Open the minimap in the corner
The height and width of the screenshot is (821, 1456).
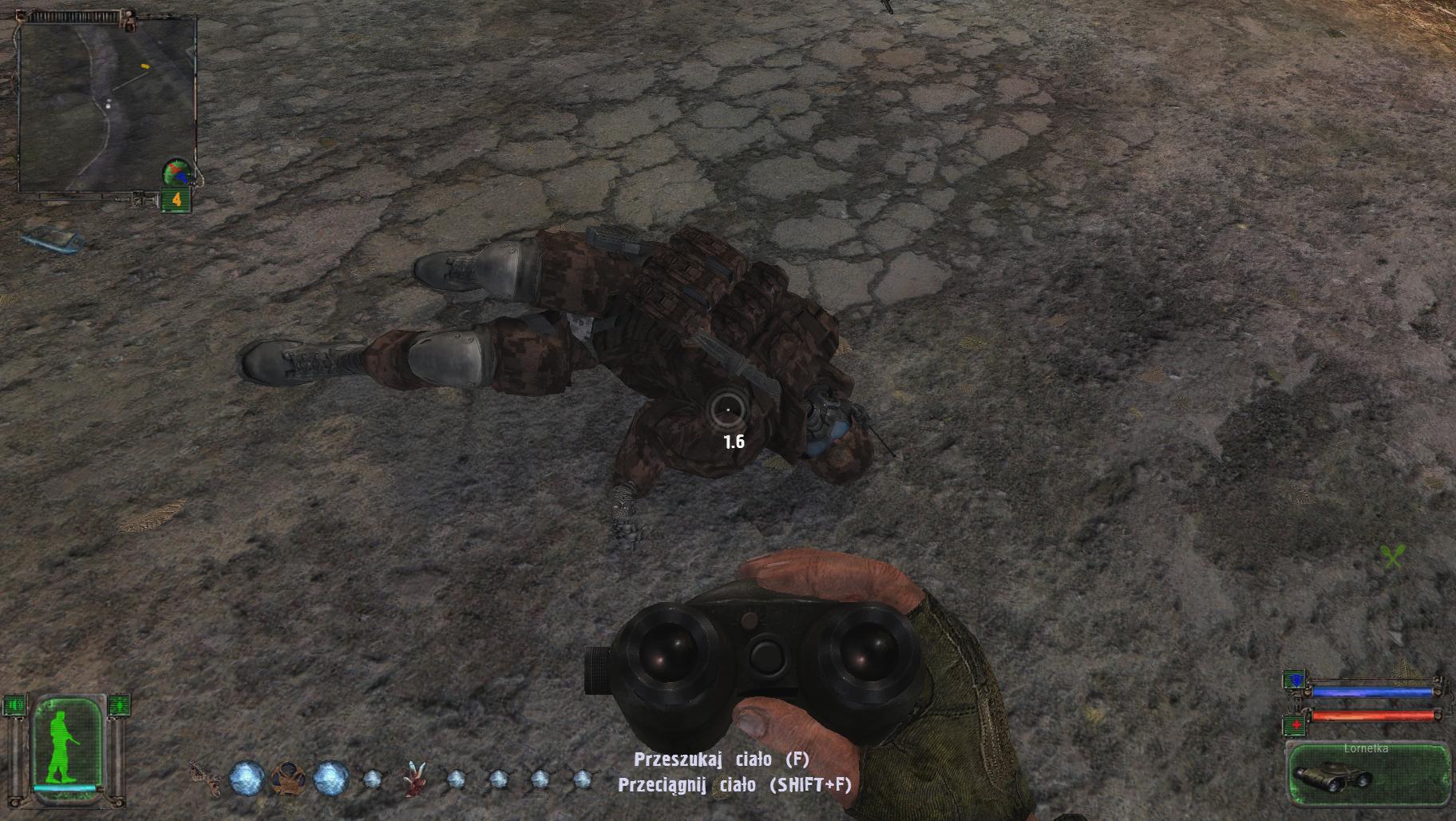107,104
